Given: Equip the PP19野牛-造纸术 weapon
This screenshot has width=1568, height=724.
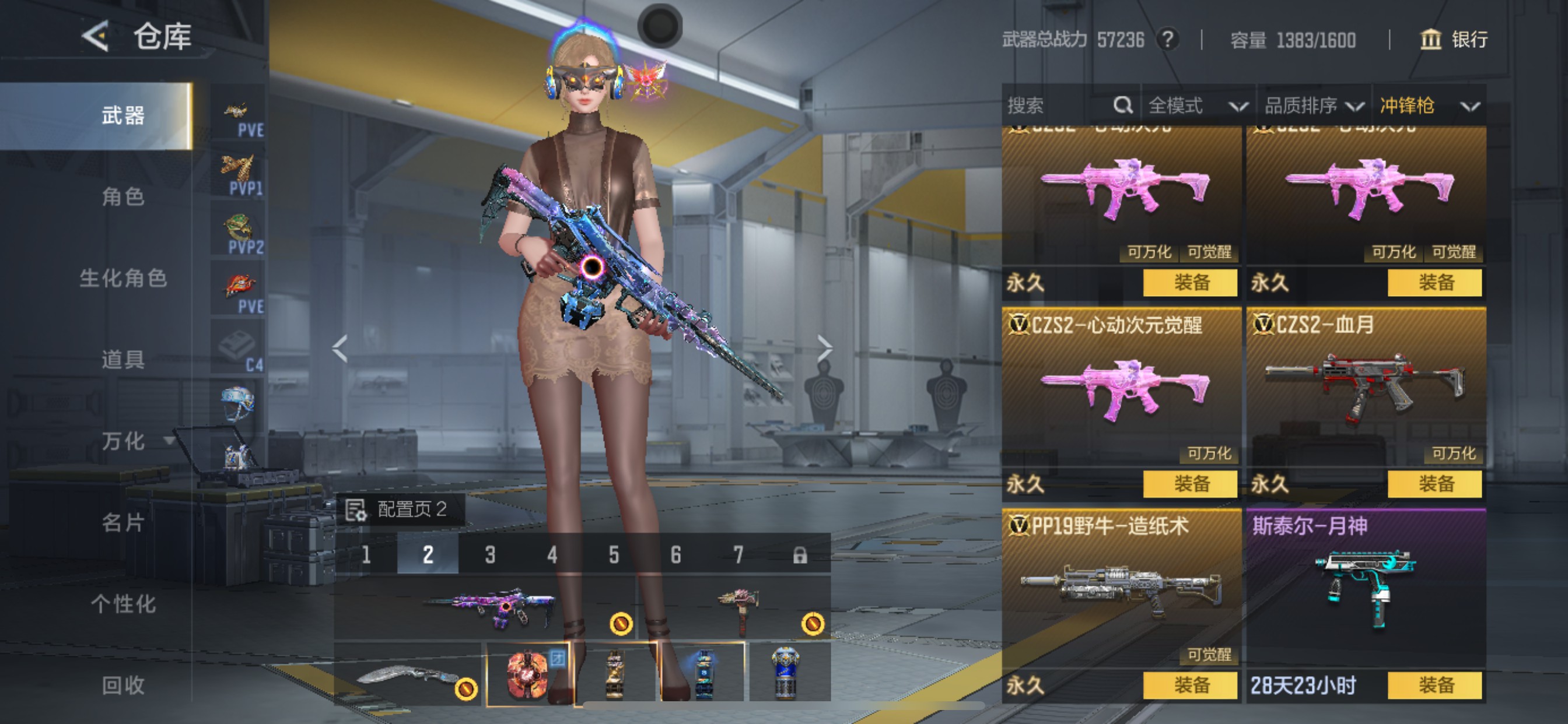Looking at the screenshot, I should coord(1190,686).
